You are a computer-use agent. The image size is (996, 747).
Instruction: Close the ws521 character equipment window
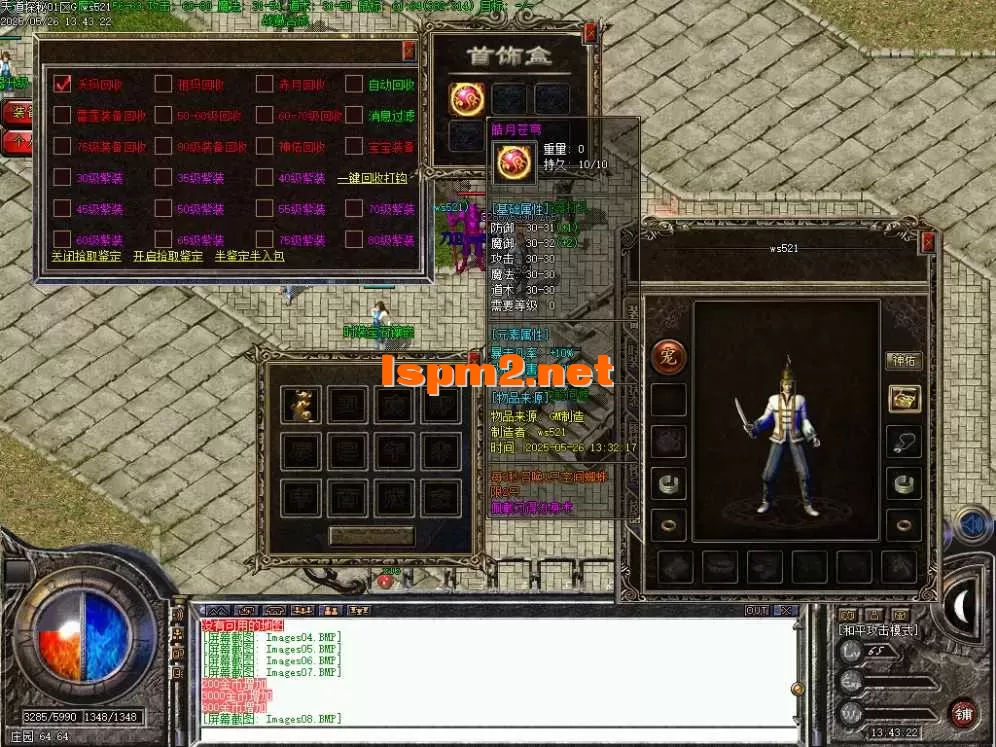(x=928, y=242)
